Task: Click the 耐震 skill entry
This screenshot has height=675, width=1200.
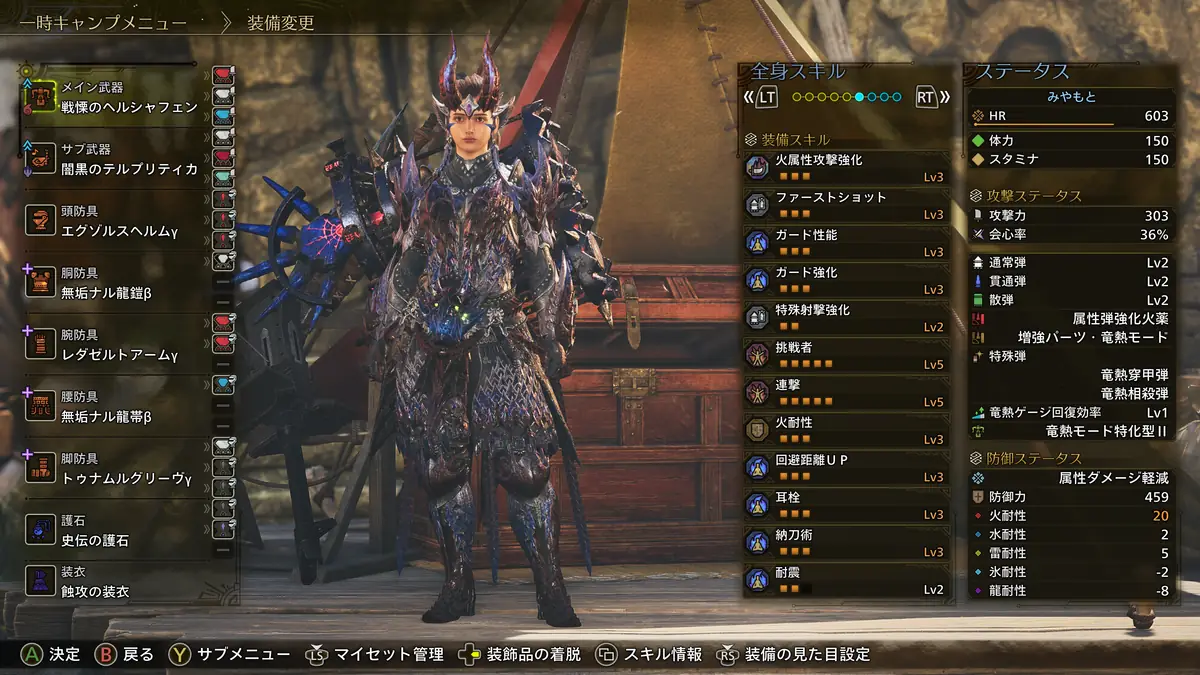Action: pos(846,581)
